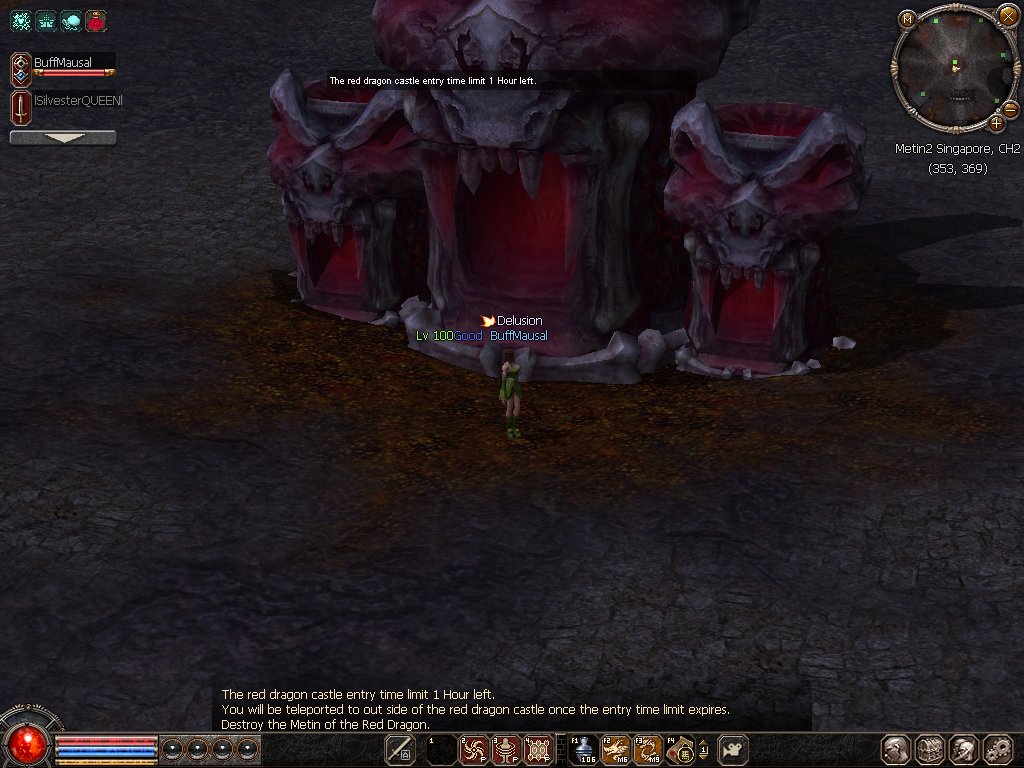Use the item in the F4 slot
1024x768 pixels.
coord(680,749)
